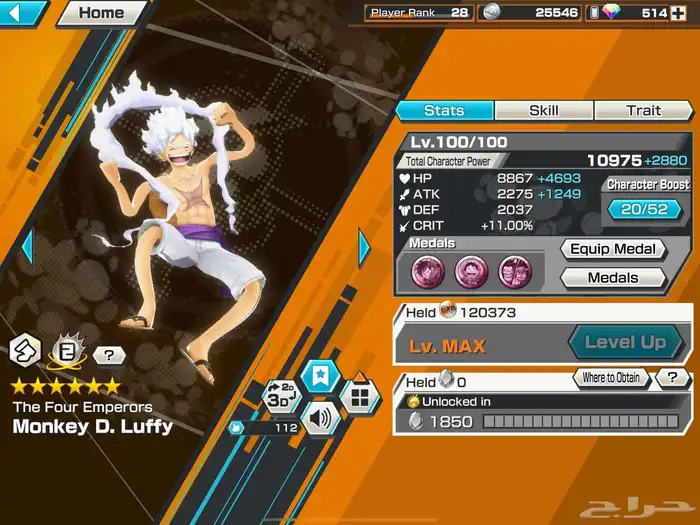The image size is (700, 525).
Task: Open the Skill tab
Action: click(x=543, y=110)
